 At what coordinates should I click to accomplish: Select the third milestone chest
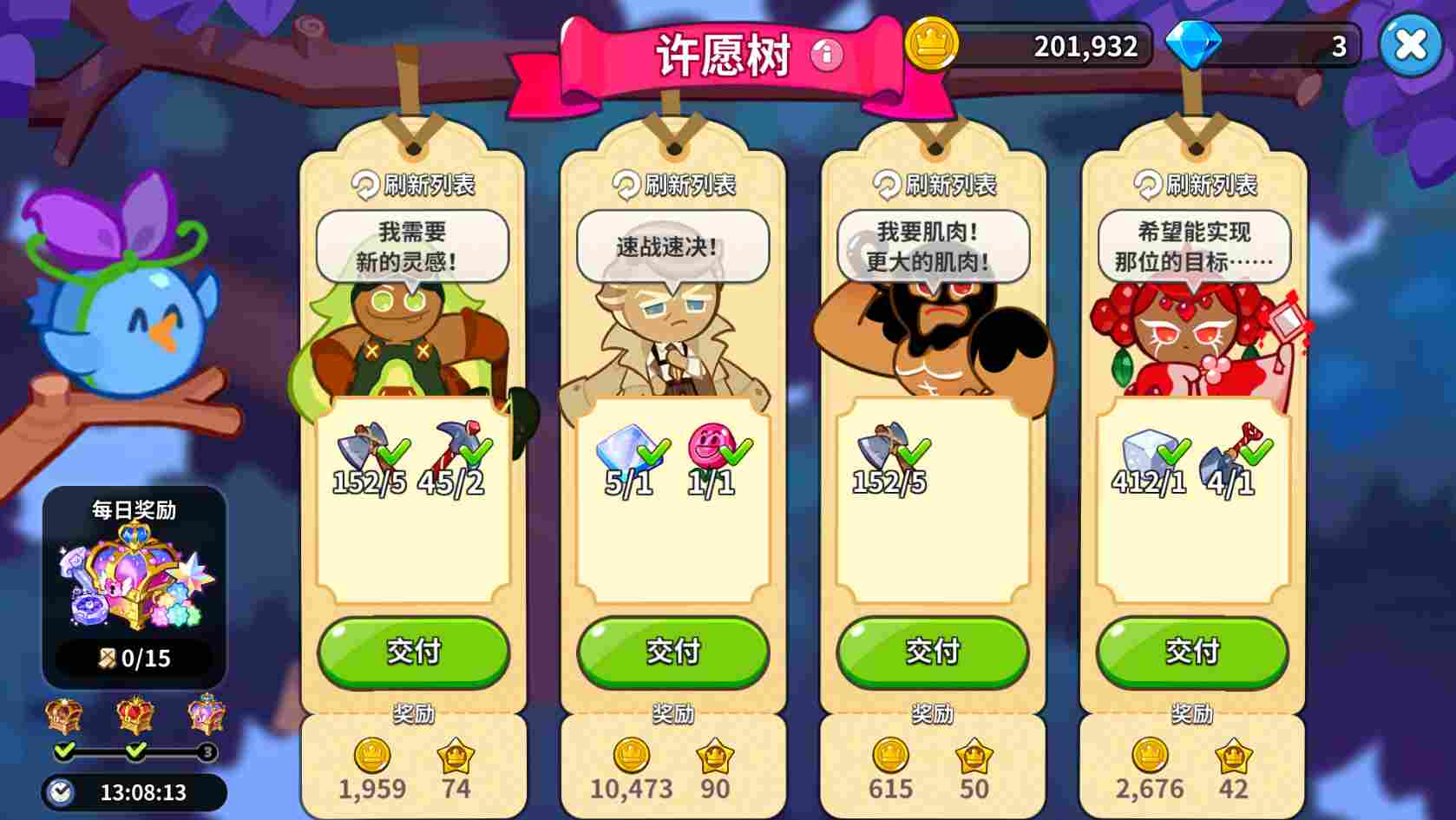click(x=208, y=713)
